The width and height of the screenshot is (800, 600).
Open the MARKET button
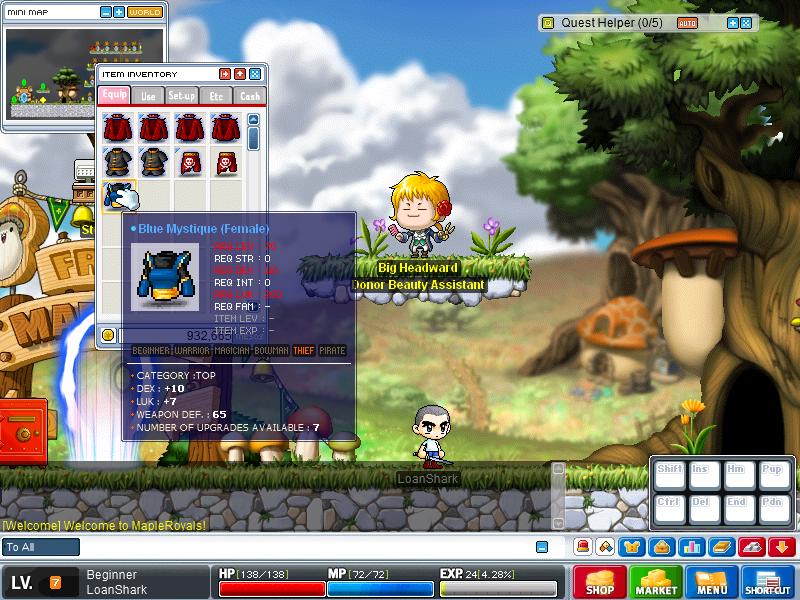point(656,582)
